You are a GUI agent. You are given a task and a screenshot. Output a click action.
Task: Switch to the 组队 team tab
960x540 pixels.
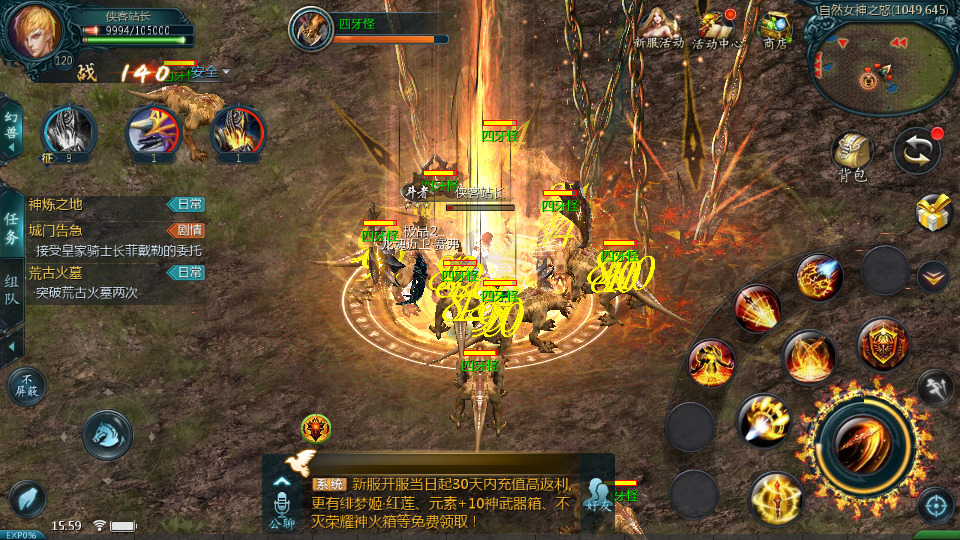[x=11, y=290]
